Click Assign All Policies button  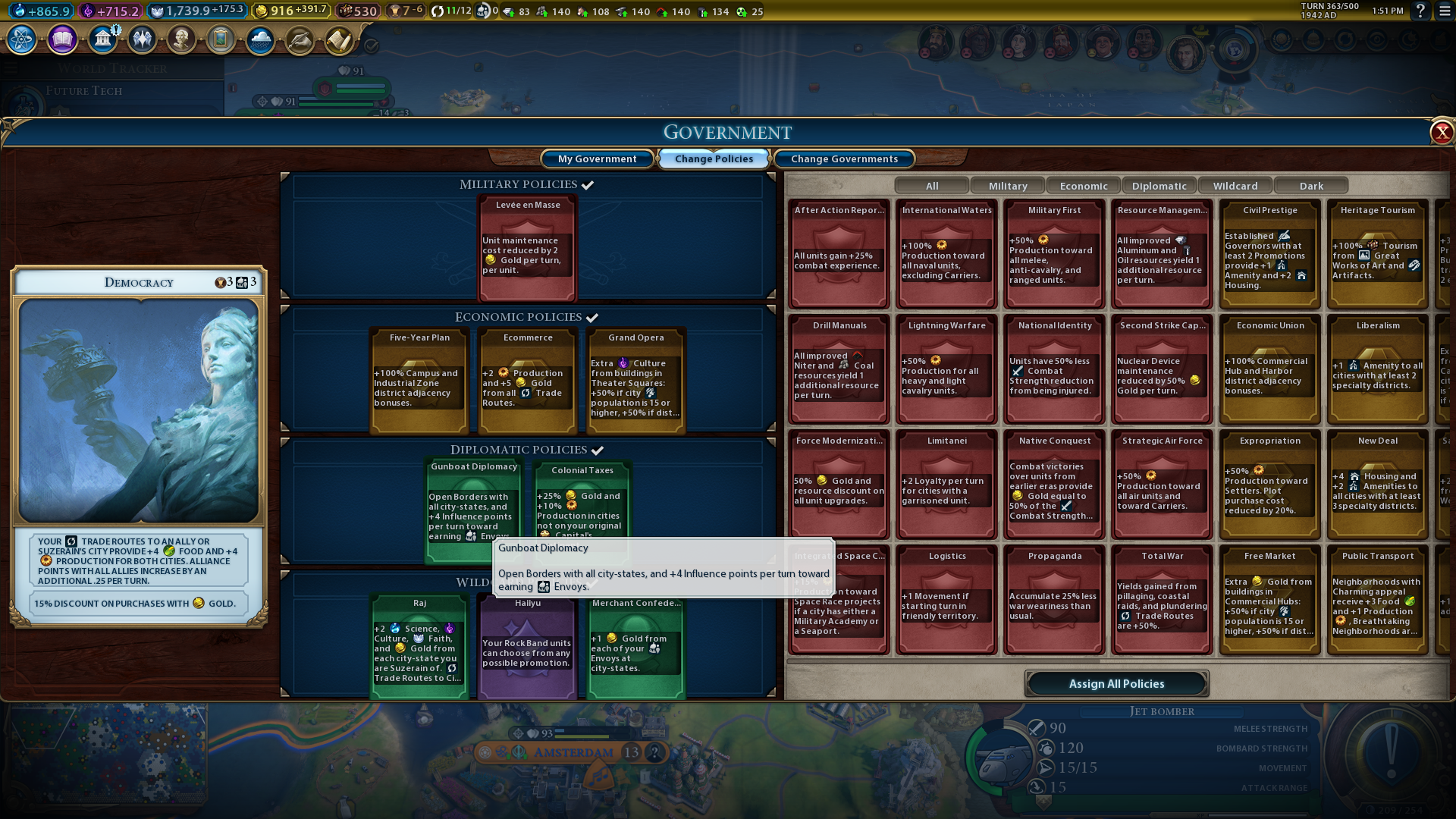pos(1116,683)
